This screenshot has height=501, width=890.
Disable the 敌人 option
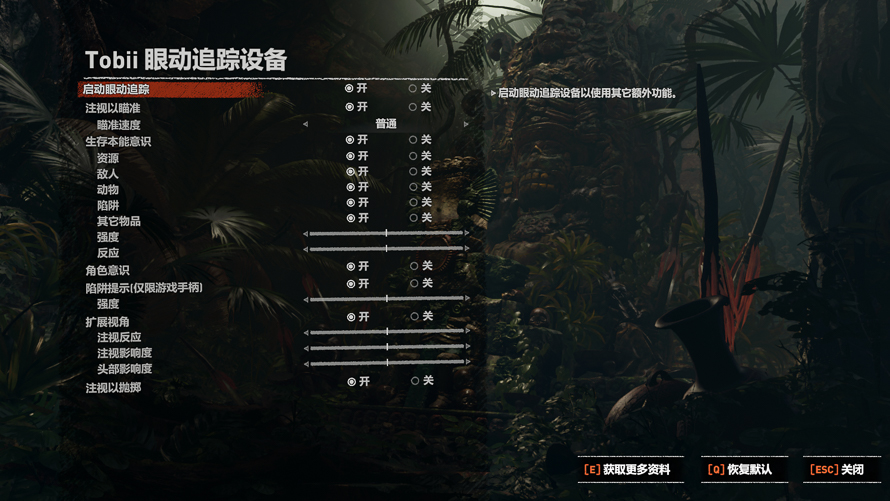413,172
